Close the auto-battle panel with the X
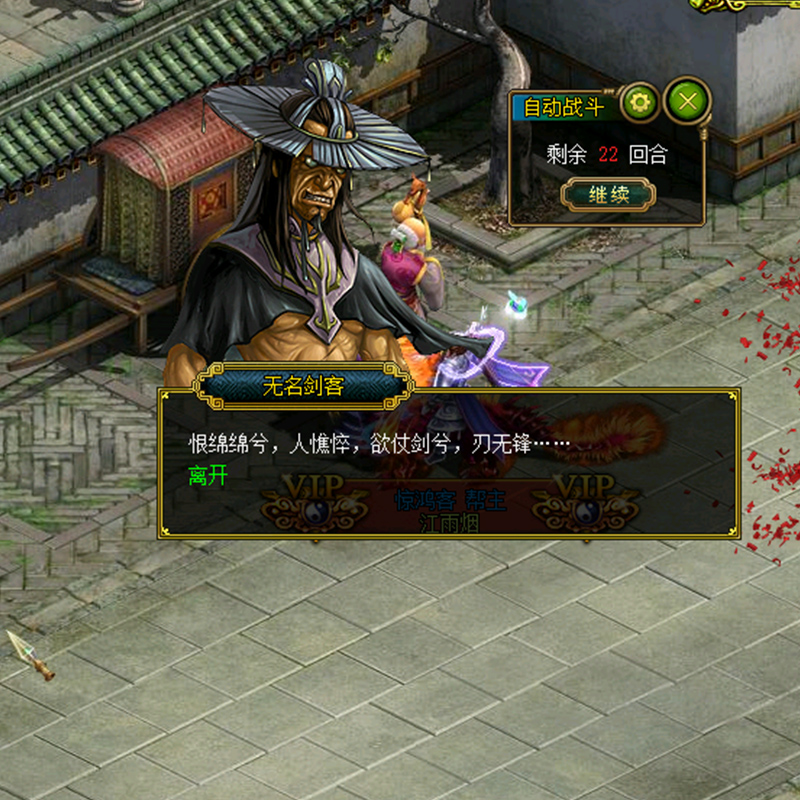The image size is (800, 800). coord(687,100)
